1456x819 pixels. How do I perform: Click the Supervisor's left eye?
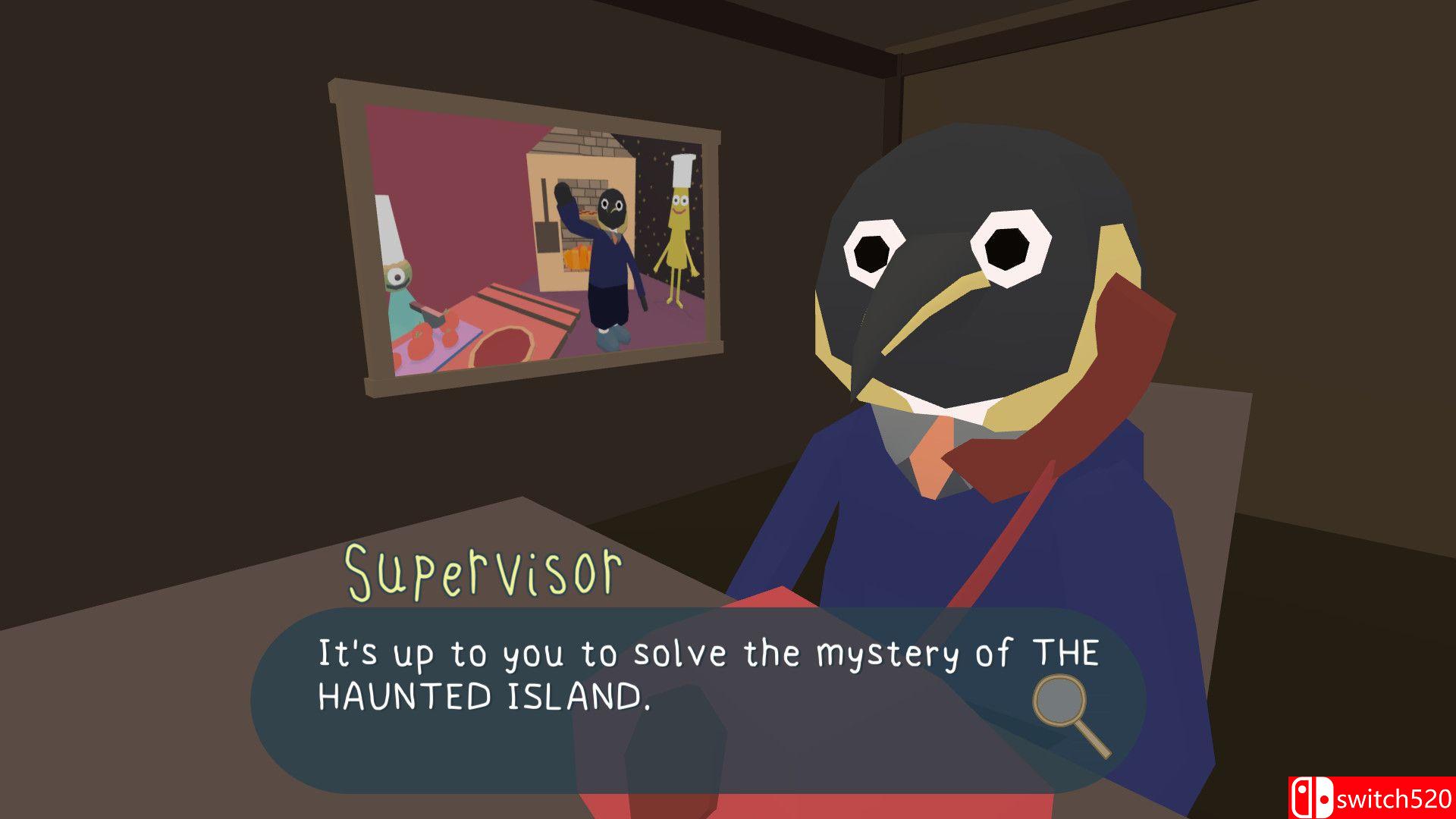point(873,253)
